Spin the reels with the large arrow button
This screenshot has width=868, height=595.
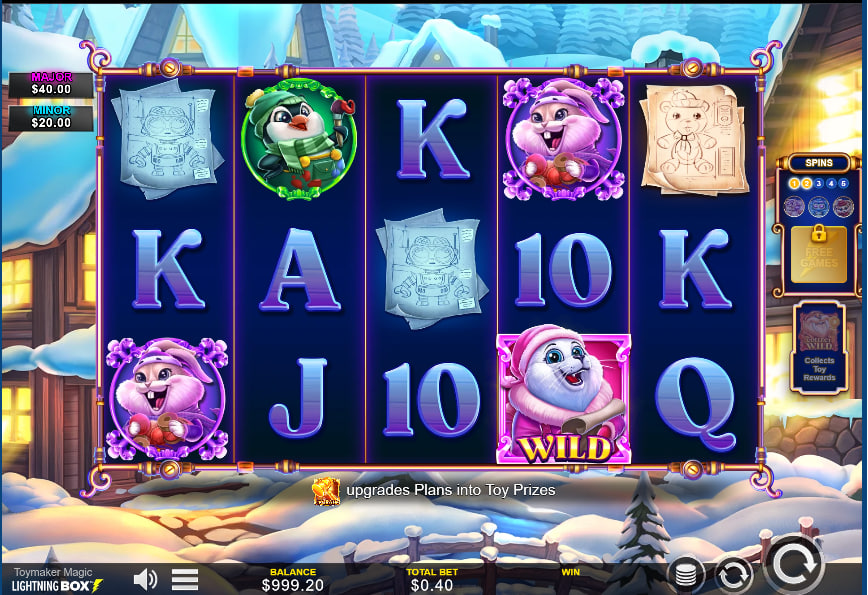tap(794, 565)
